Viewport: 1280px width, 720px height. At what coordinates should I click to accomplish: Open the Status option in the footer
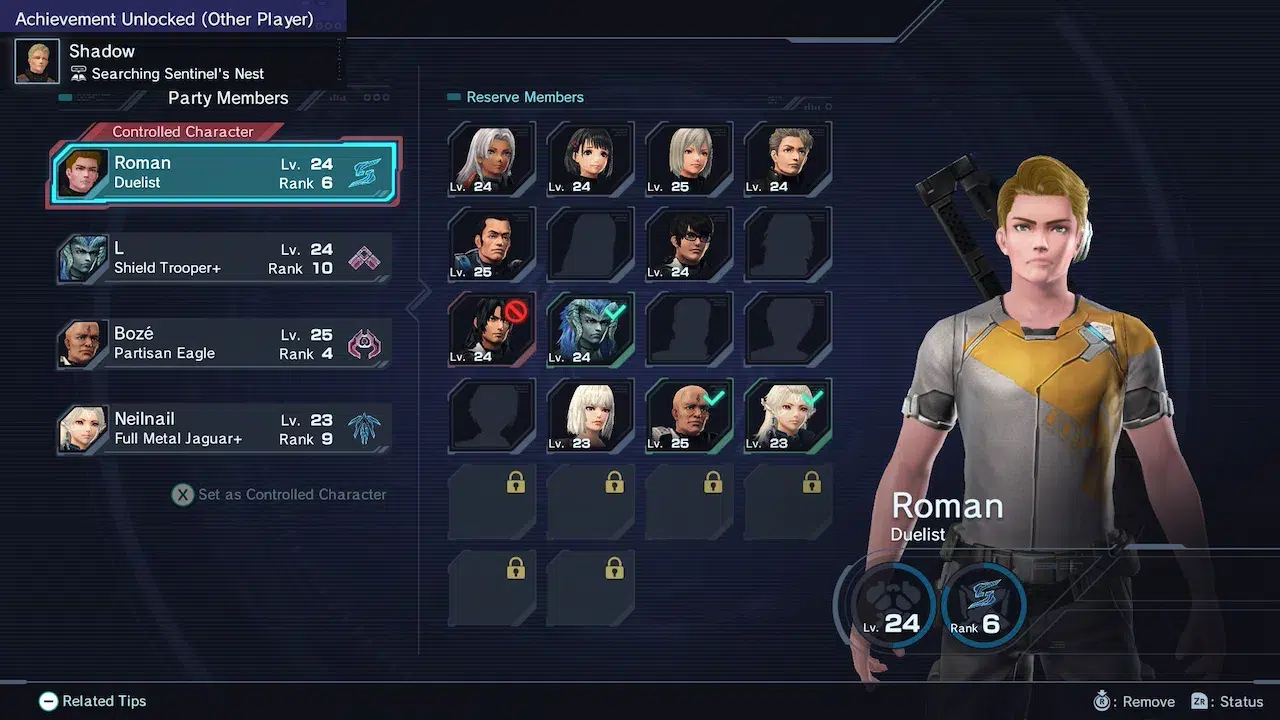1227,702
